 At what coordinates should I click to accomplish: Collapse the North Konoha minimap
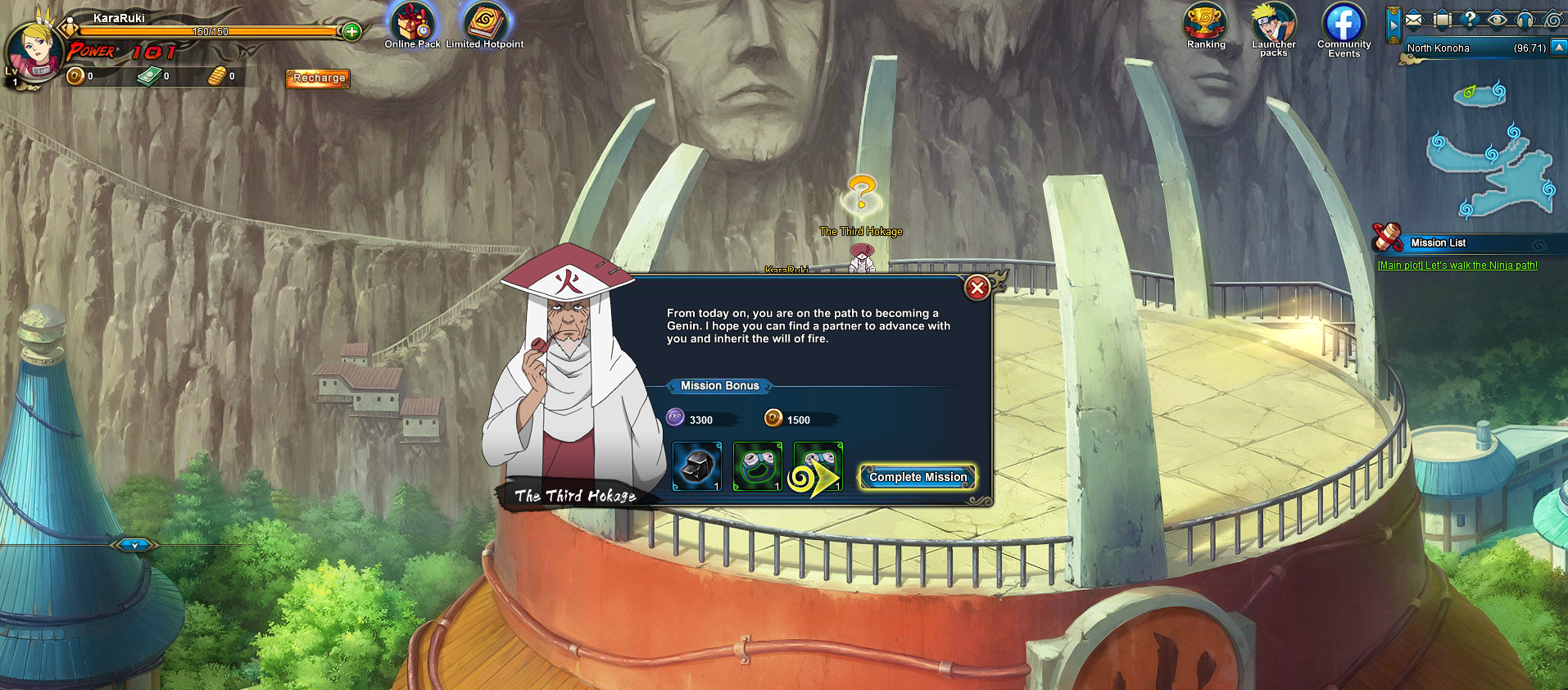pyautogui.click(x=1559, y=48)
